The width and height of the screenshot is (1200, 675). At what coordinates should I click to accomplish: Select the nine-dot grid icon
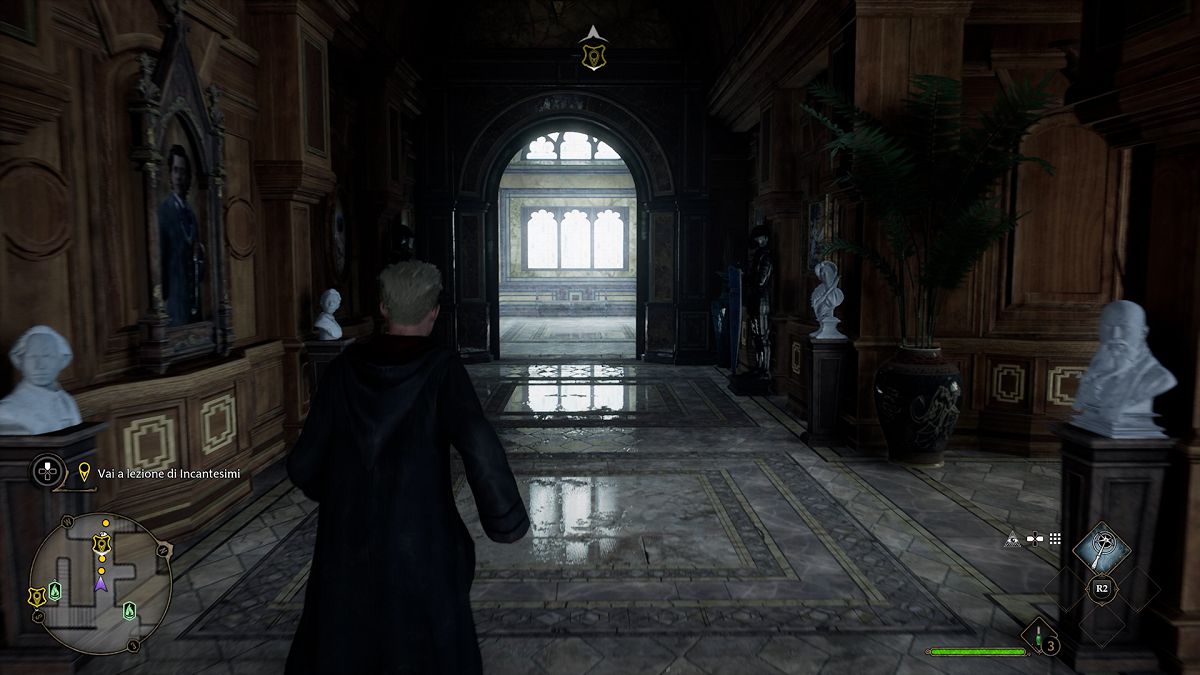point(1055,538)
